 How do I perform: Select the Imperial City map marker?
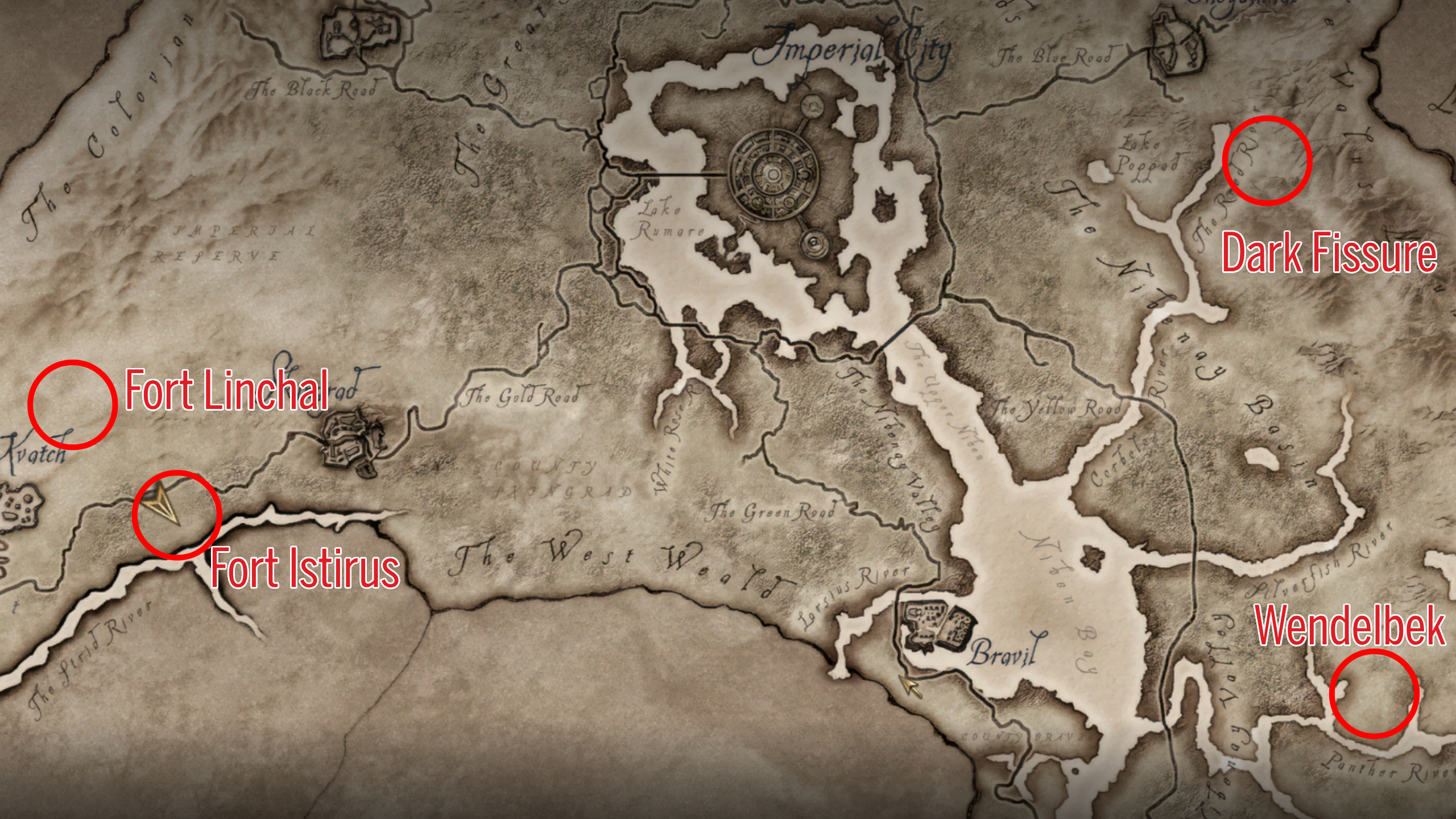pyautogui.click(x=774, y=174)
